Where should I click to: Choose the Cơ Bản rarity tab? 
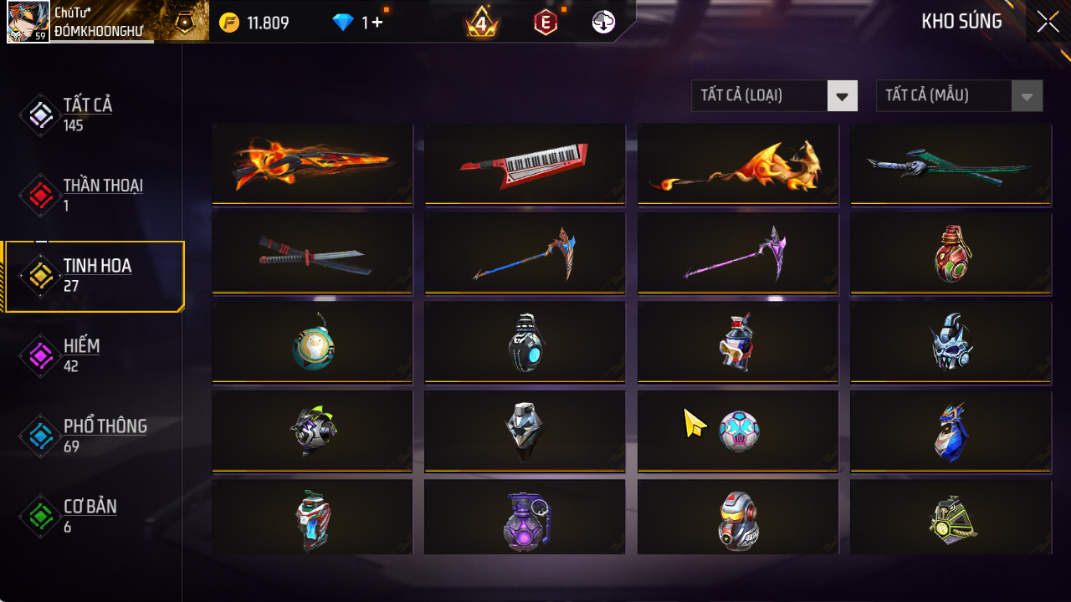[89, 515]
